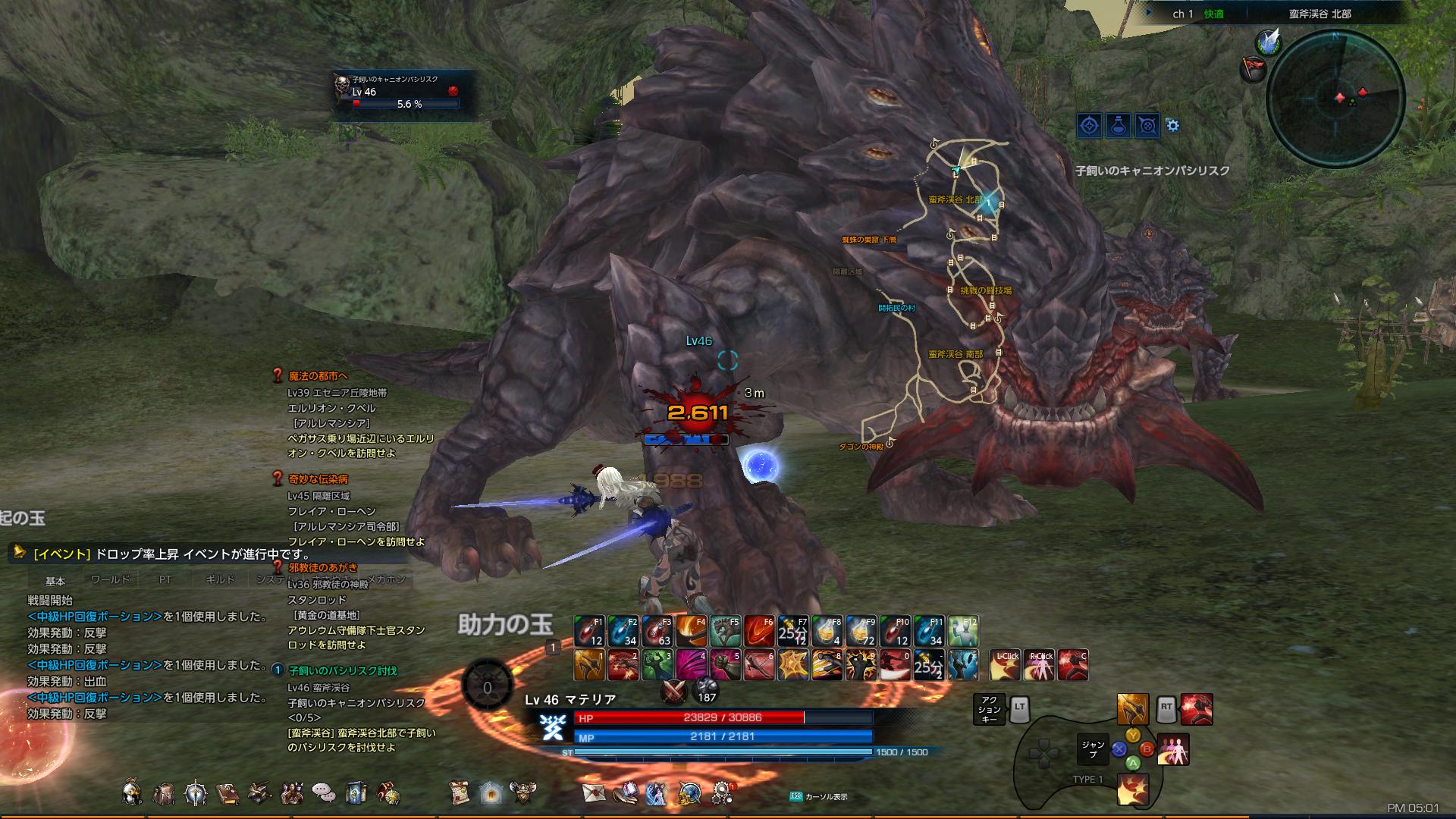Activate the magenta slash skill in slot 4
1456x819 pixels.
(x=691, y=665)
